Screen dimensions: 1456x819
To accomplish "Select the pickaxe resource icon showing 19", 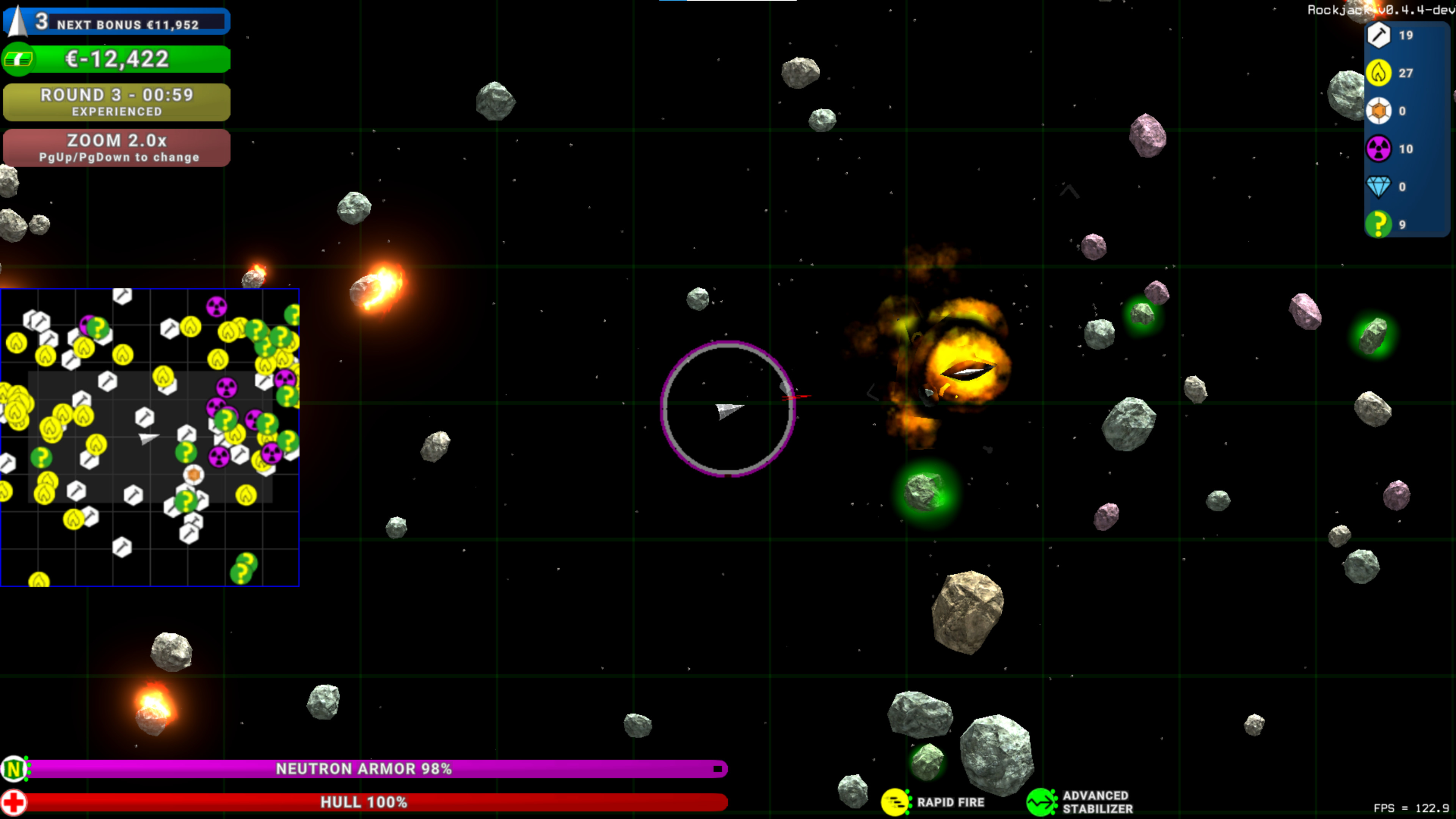I will [1379, 36].
